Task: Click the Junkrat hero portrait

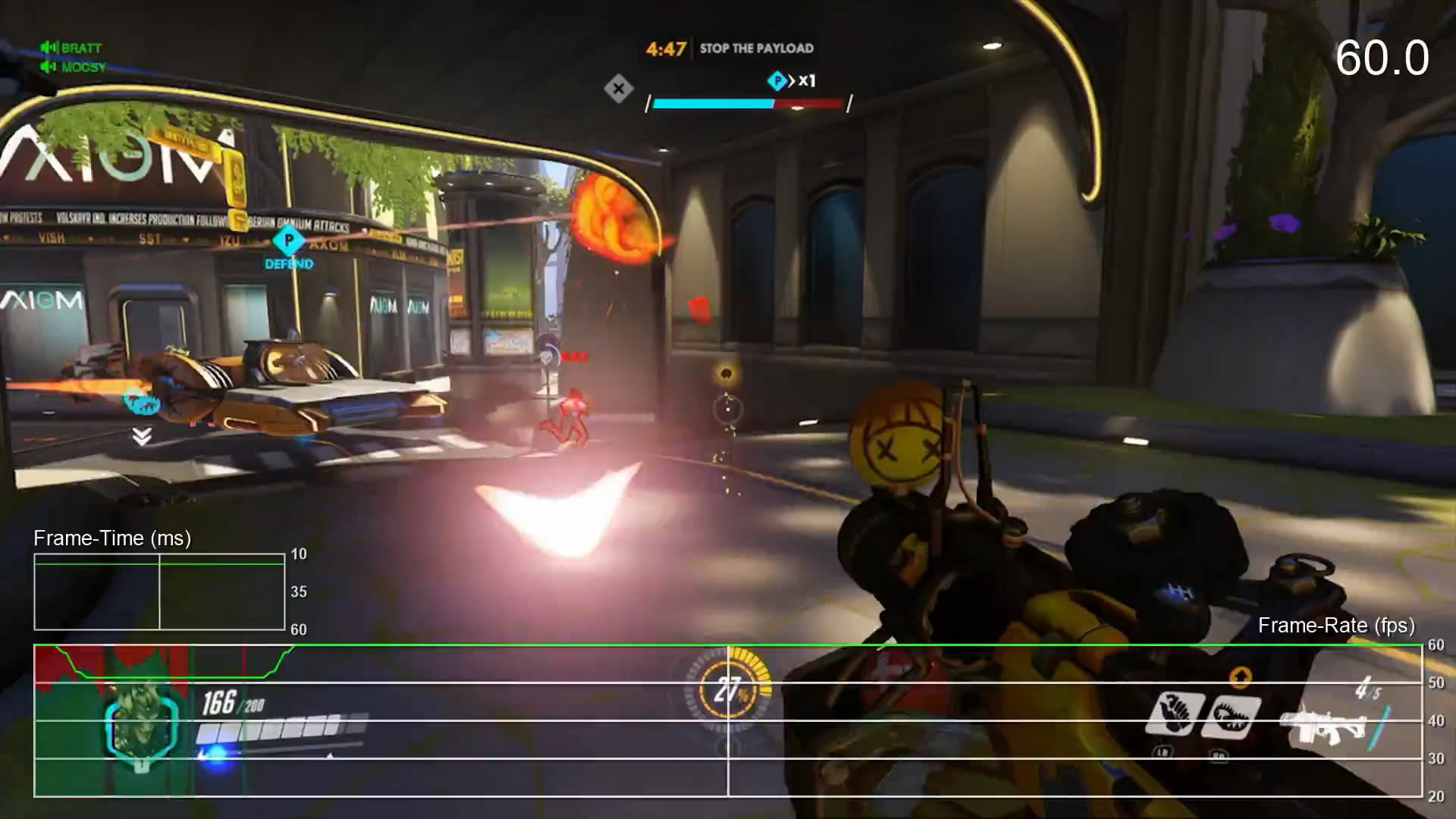Action: click(x=142, y=726)
